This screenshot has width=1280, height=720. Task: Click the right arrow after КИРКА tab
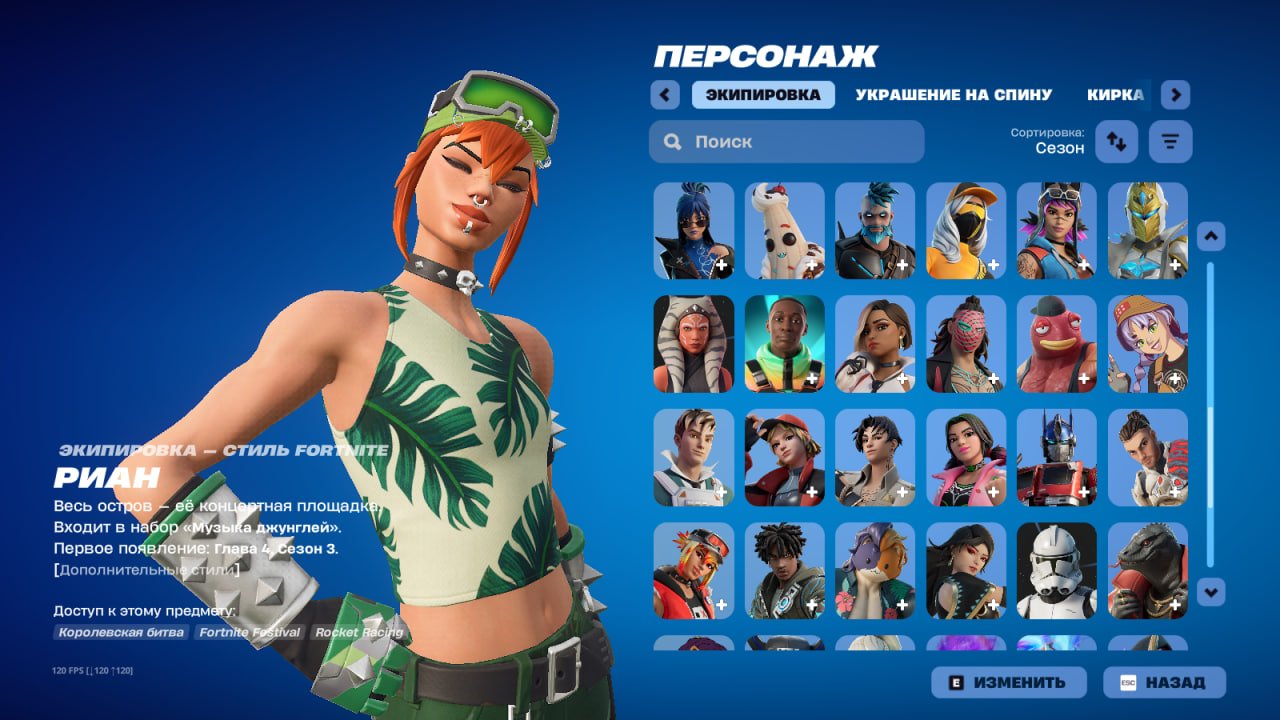[x=1174, y=94]
